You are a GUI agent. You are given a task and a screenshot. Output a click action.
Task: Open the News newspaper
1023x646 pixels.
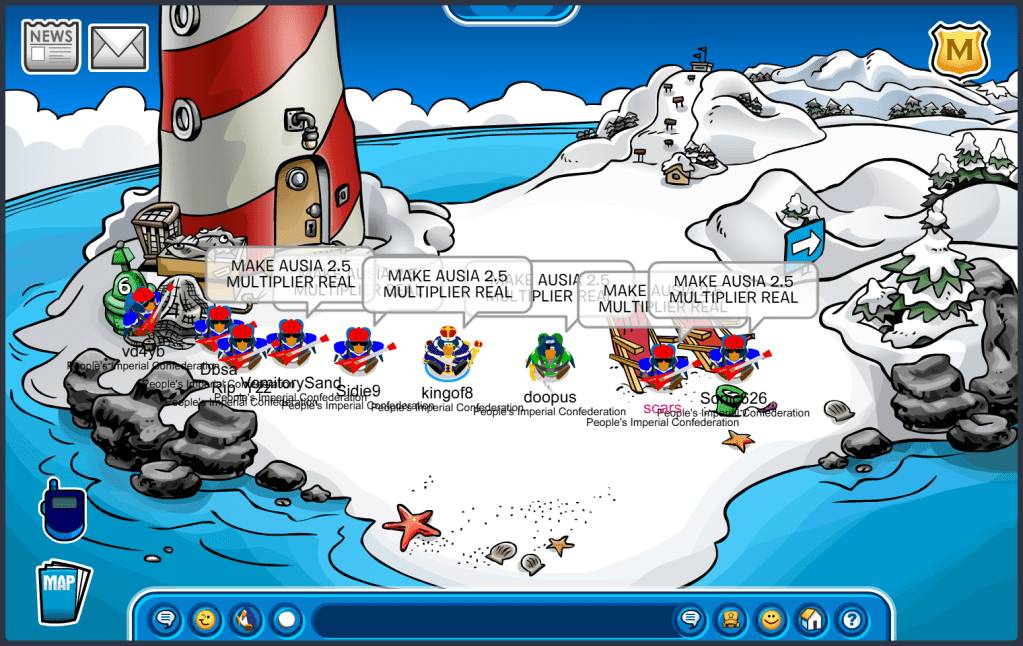pos(51,46)
